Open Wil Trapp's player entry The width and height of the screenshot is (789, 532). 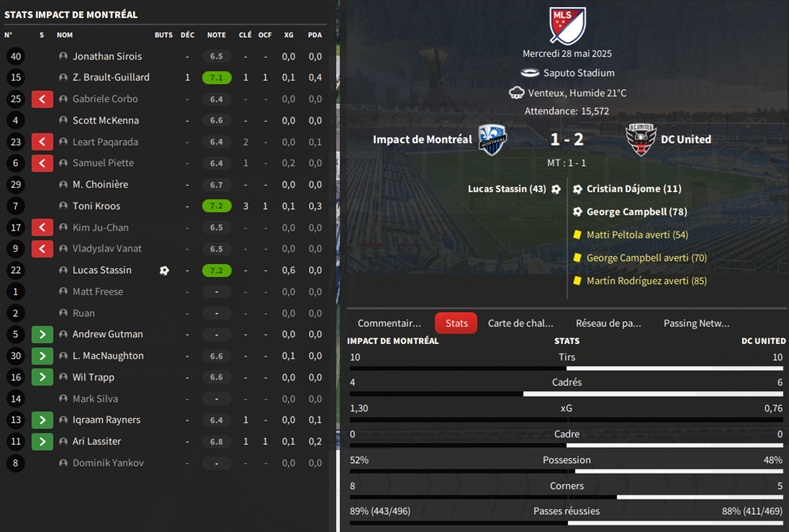click(94, 377)
